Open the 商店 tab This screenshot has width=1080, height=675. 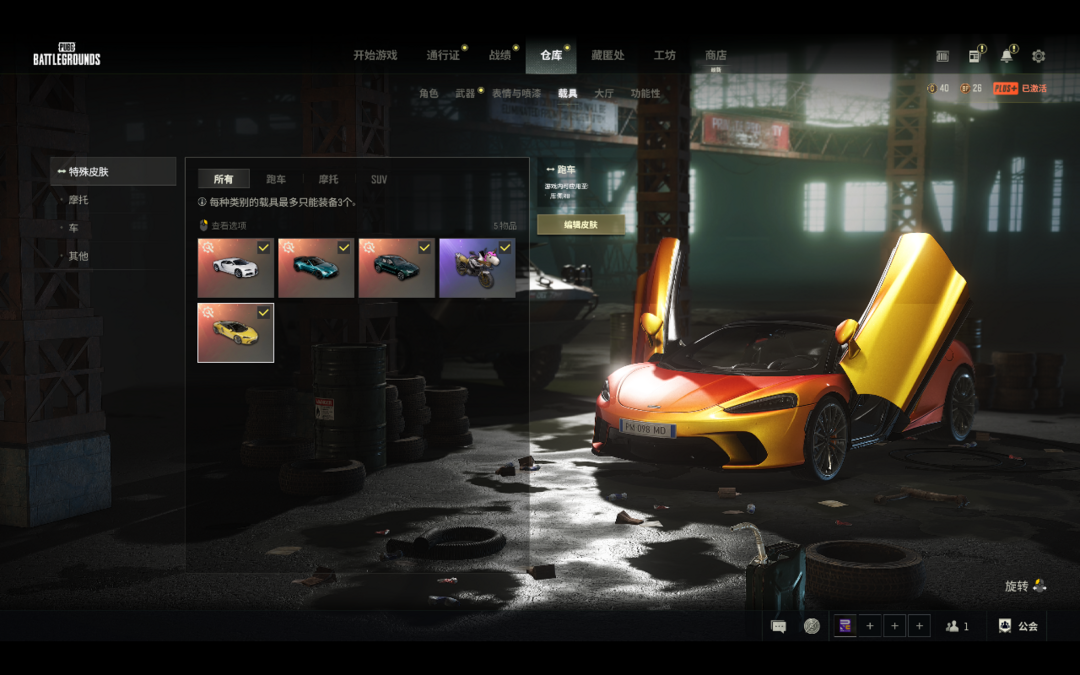(716, 56)
